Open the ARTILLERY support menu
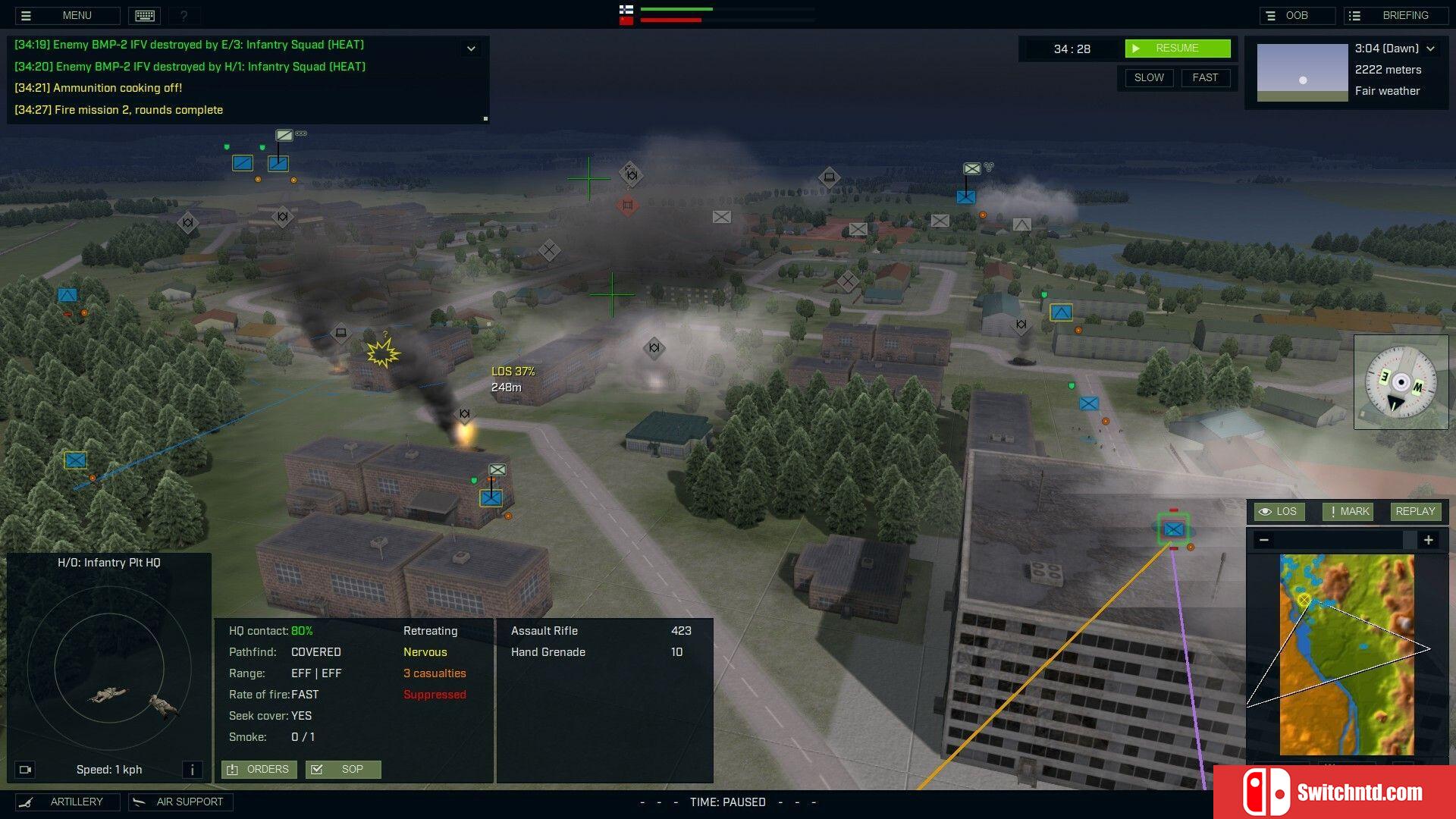The width and height of the screenshot is (1456, 819). [x=67, y=802]
